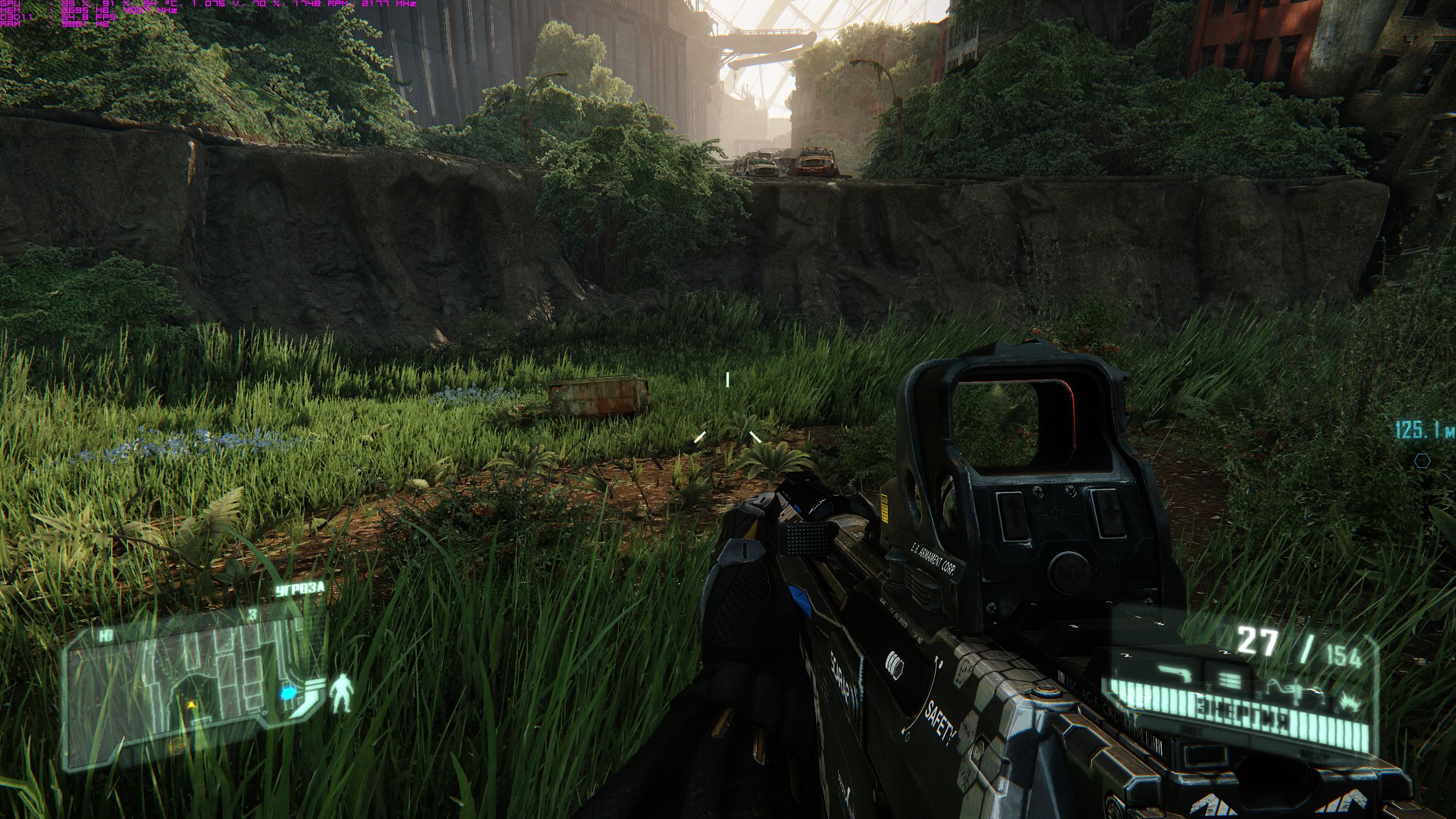
Task: Select the blue objective marker on the minimap
Action: (x=288, y=693)
